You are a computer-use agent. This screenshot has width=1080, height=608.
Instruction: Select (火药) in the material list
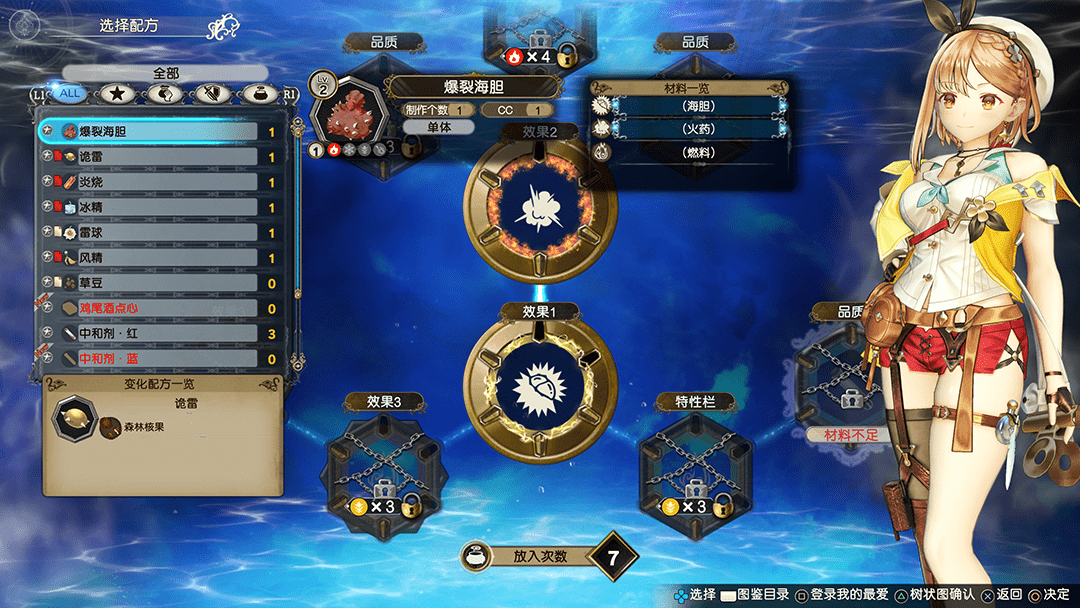699,129
